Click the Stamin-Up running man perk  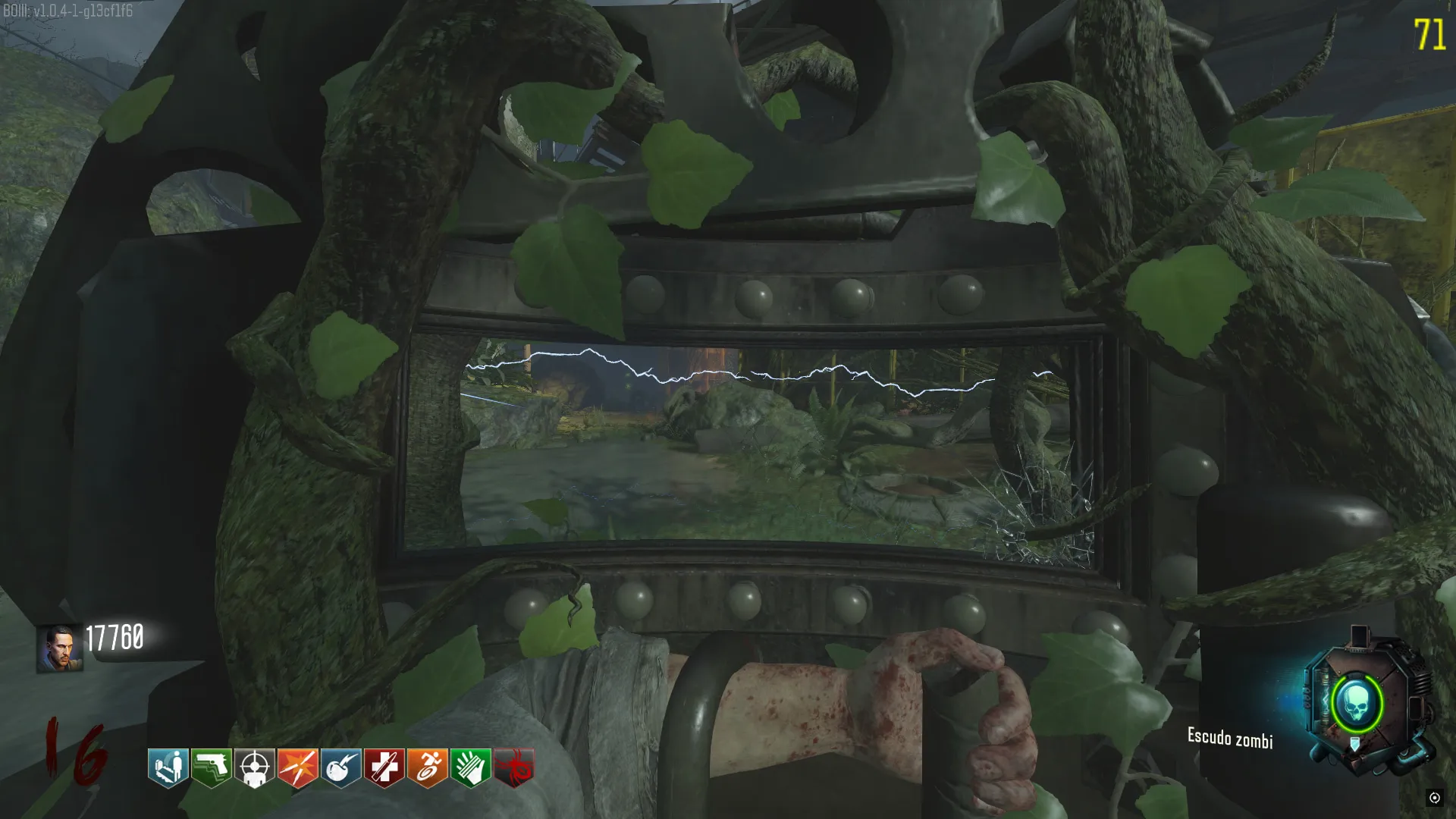428,767
